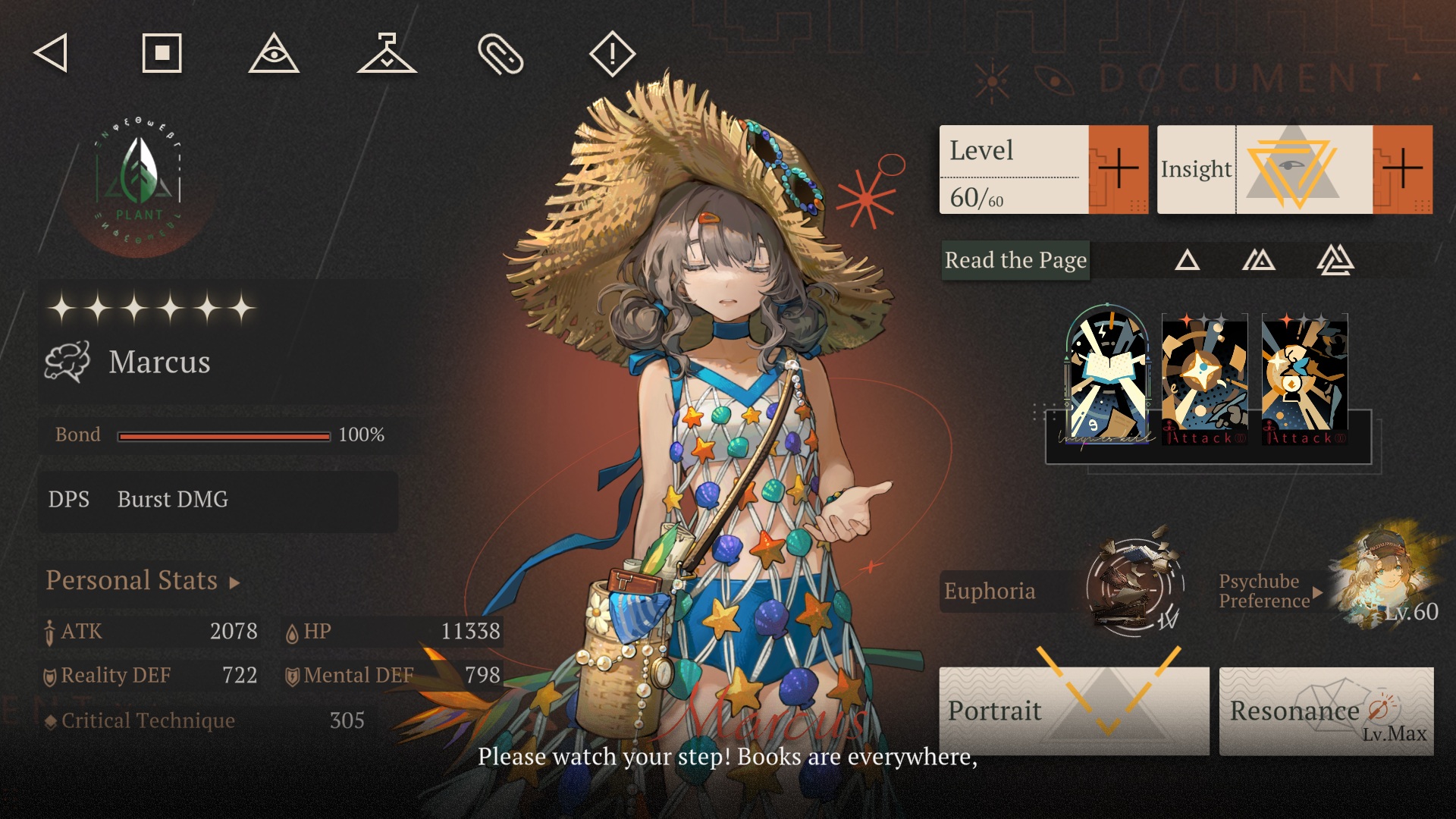This screenshot has height=819, width=1456.
Task: Open the home square icon
Action: pos(162,53)
